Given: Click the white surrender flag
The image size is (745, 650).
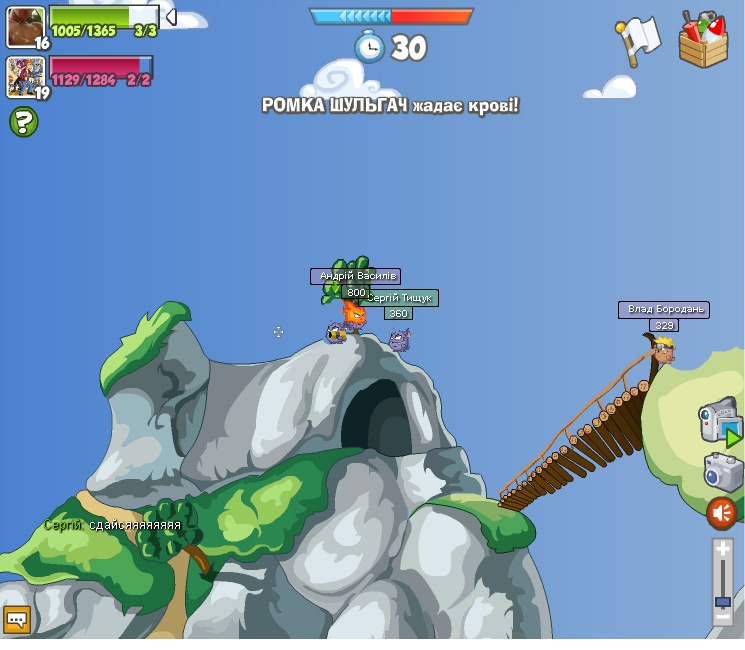Looking at the screenshot, I should click(637, 40).
